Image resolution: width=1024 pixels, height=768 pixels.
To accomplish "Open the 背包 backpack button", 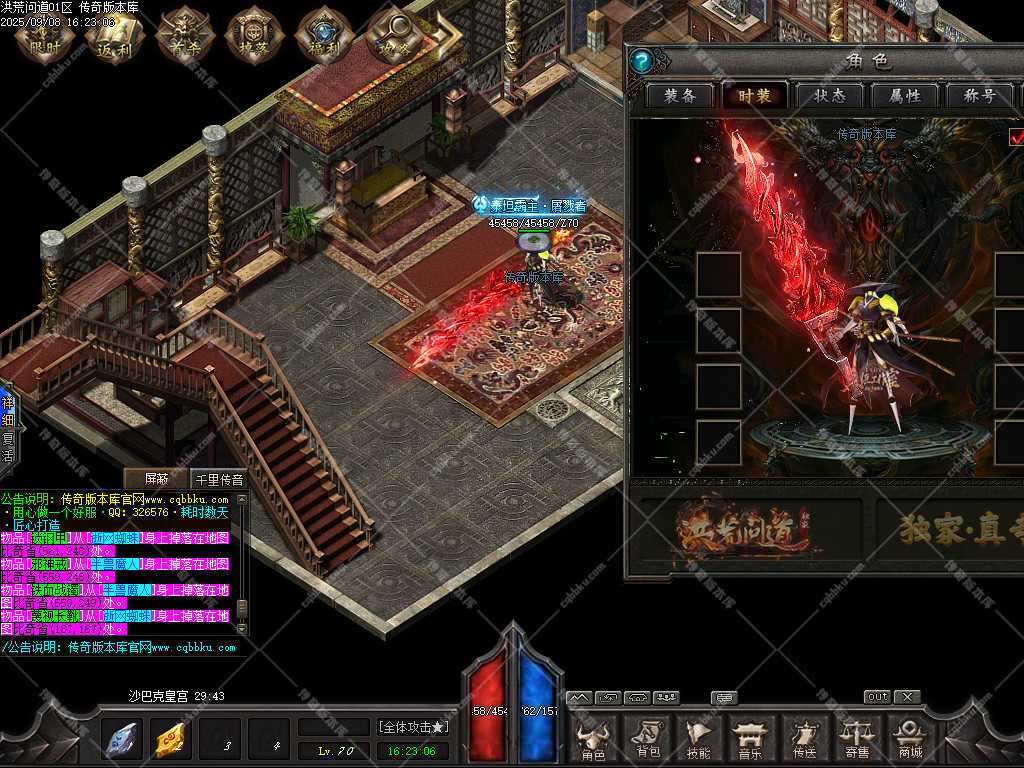I will pyautogui.click(x=647, y=738).
